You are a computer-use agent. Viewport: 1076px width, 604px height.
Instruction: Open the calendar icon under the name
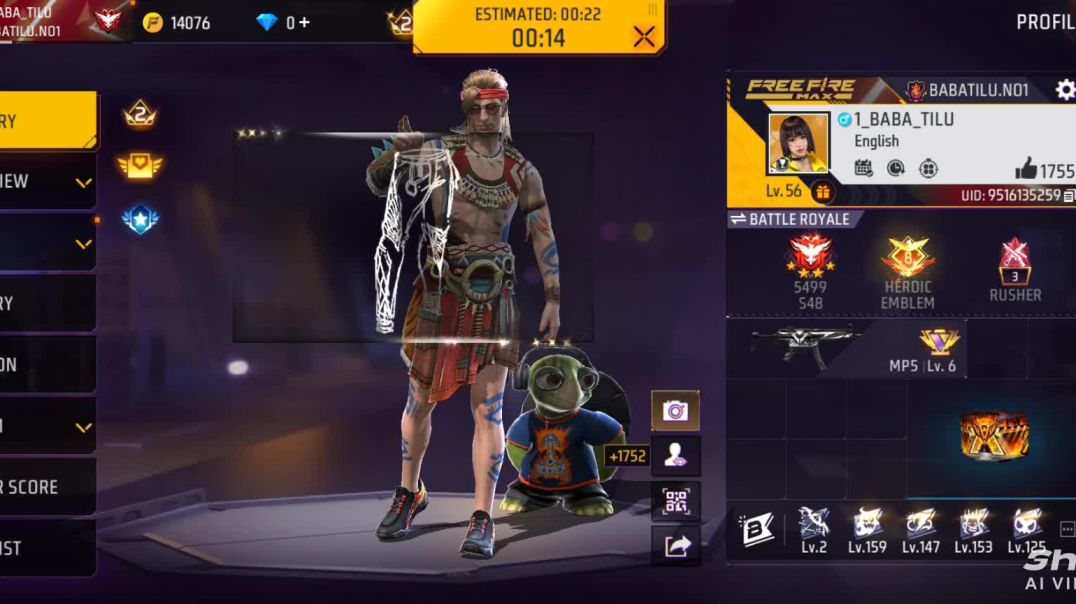pyautogui.click(x=864, y=168)
